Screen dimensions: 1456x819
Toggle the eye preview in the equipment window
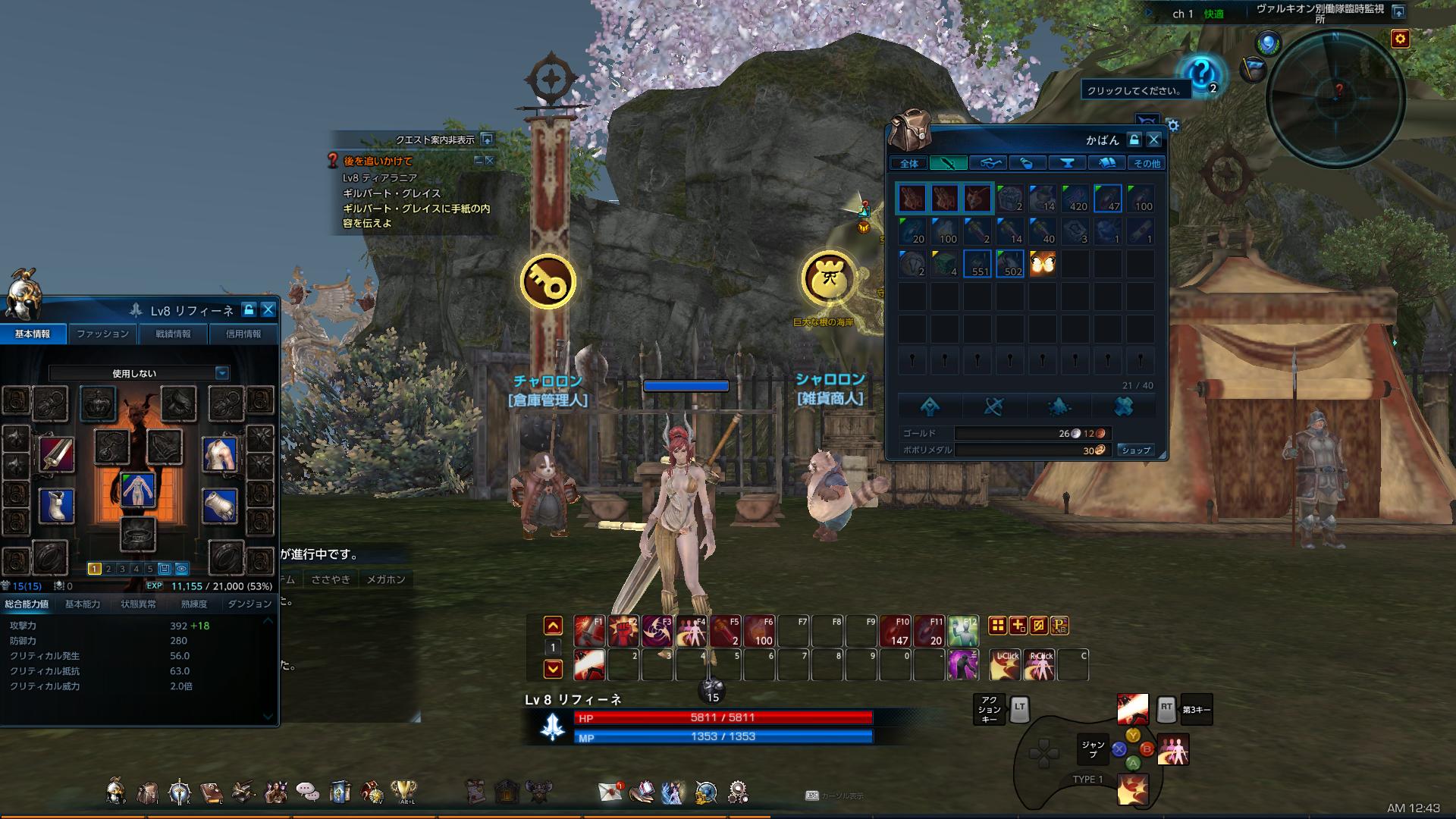pos(181,567)
